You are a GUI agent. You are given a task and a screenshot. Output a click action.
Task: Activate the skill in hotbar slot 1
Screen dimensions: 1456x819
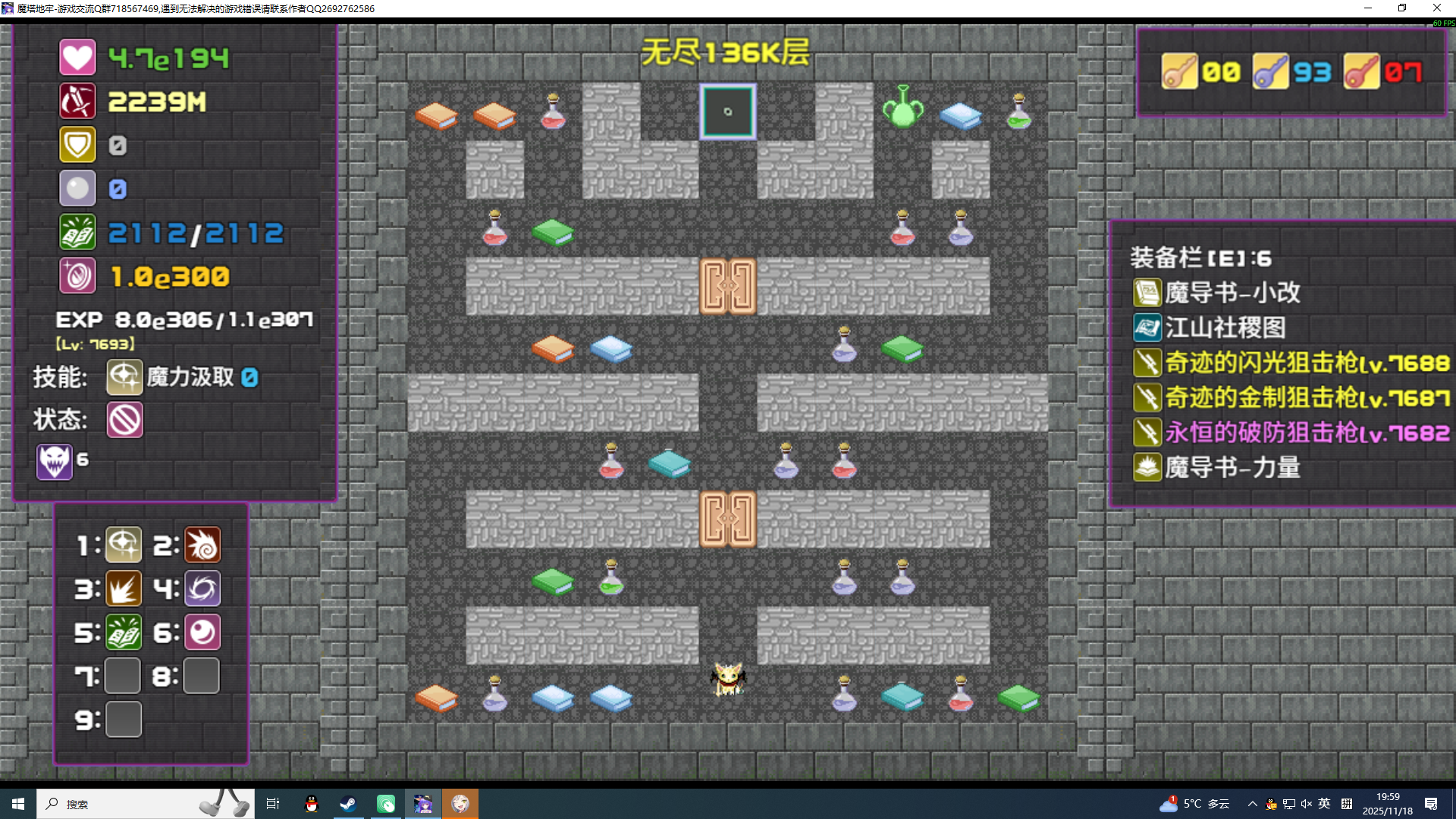point(124,544)
